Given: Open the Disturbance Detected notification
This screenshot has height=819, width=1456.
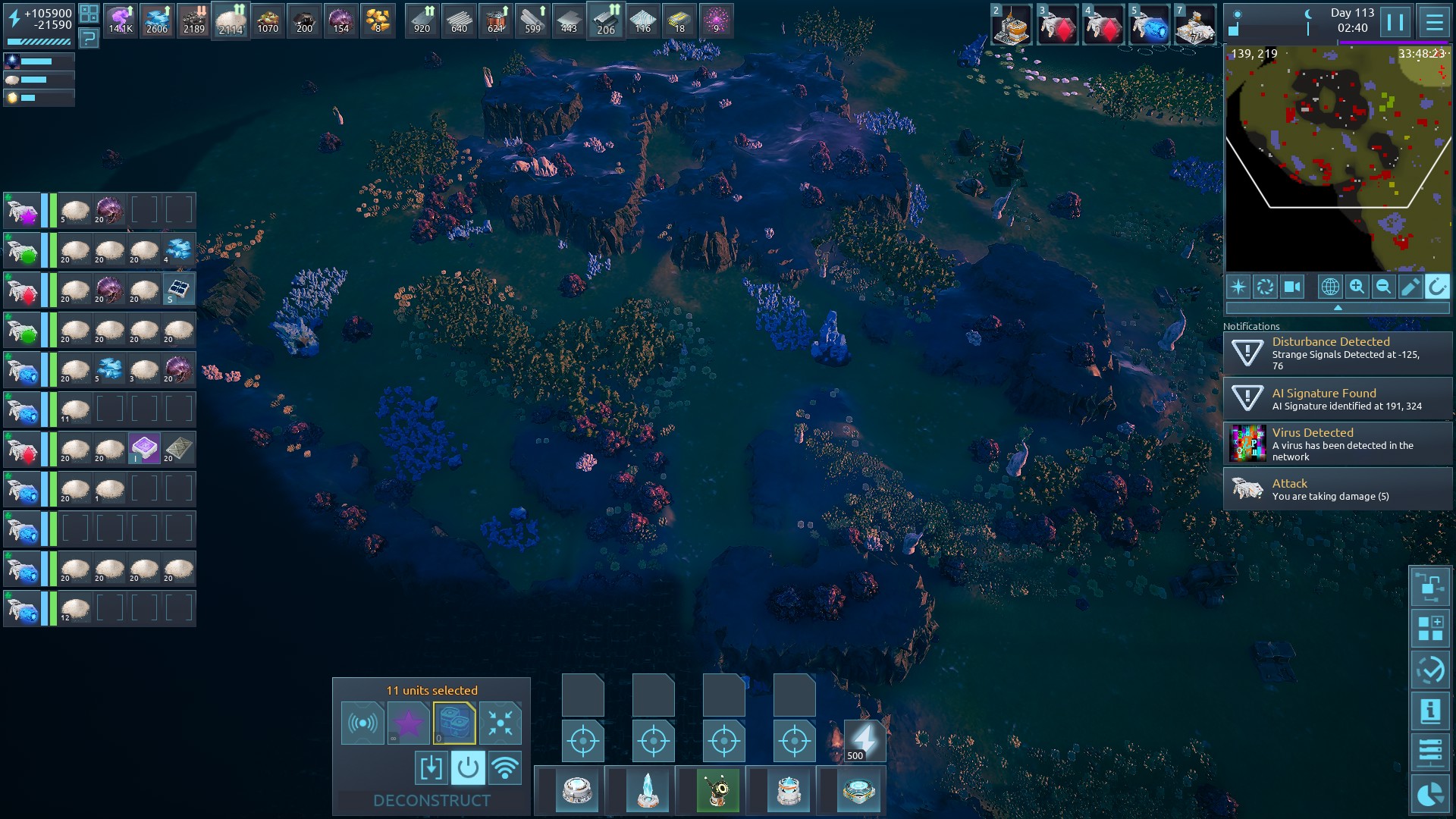Looking at the screenshot, I should 1338,353.
